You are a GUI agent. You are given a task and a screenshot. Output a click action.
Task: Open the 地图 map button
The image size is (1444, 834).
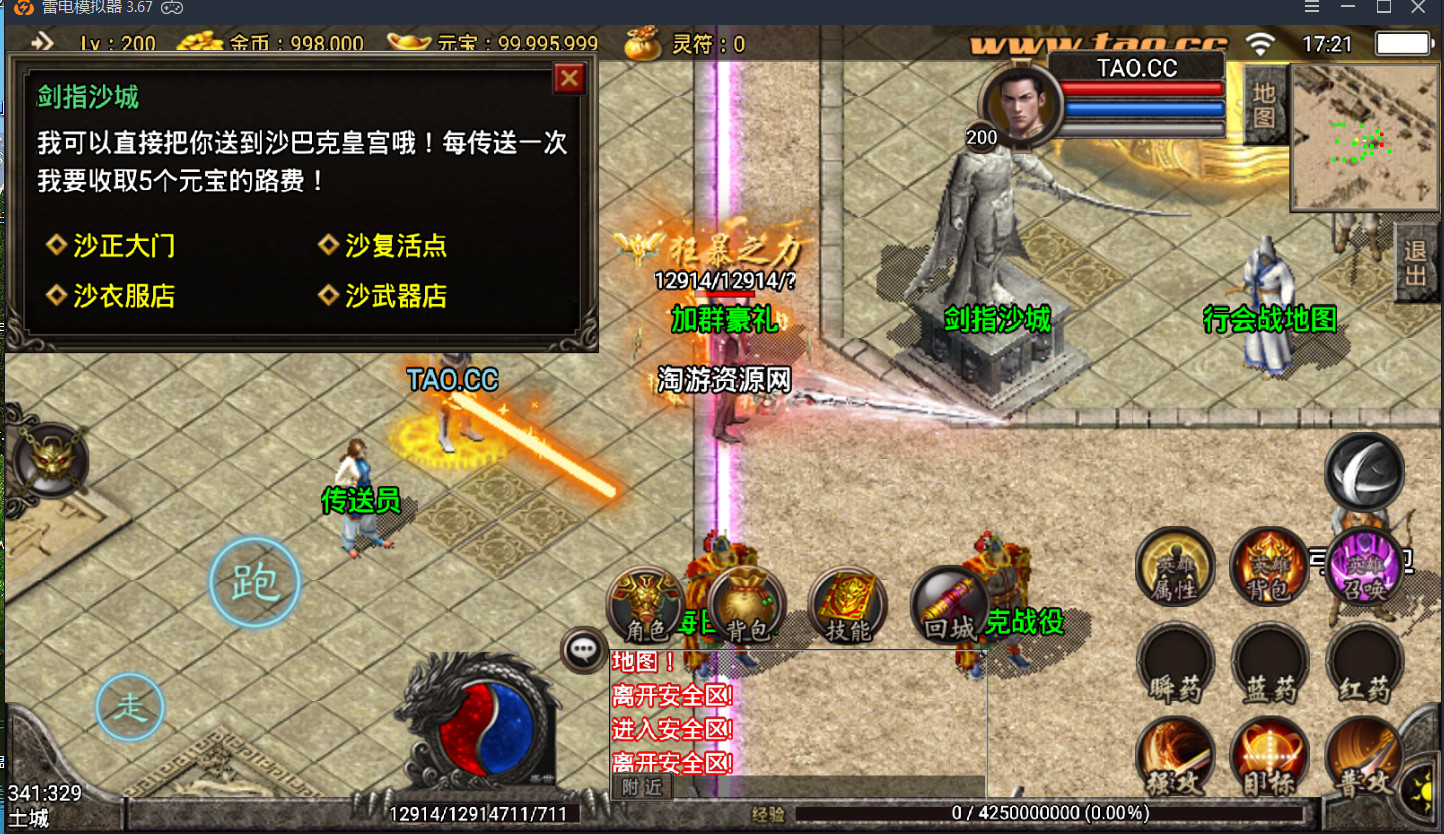coord(1265,106)
